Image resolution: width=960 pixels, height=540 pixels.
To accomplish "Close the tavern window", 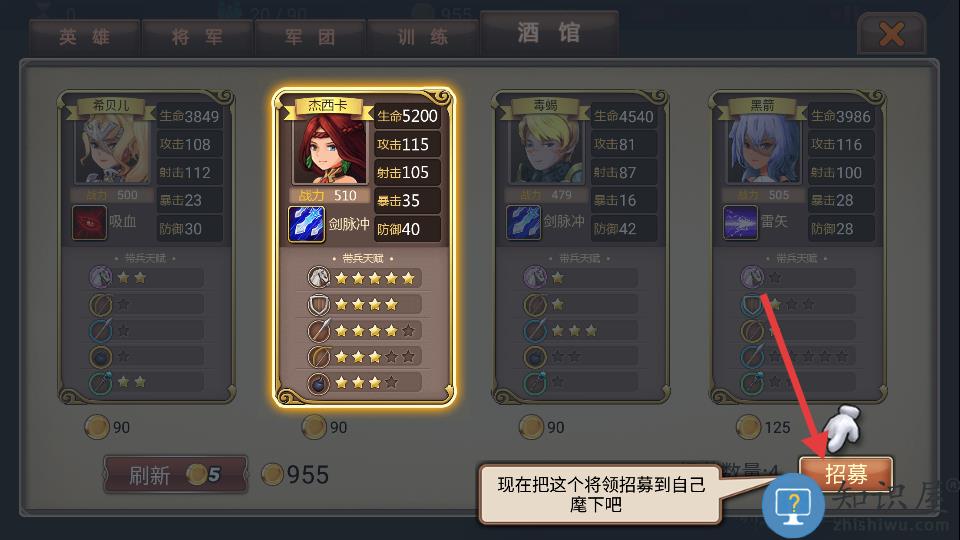I will tap(890, 36).
